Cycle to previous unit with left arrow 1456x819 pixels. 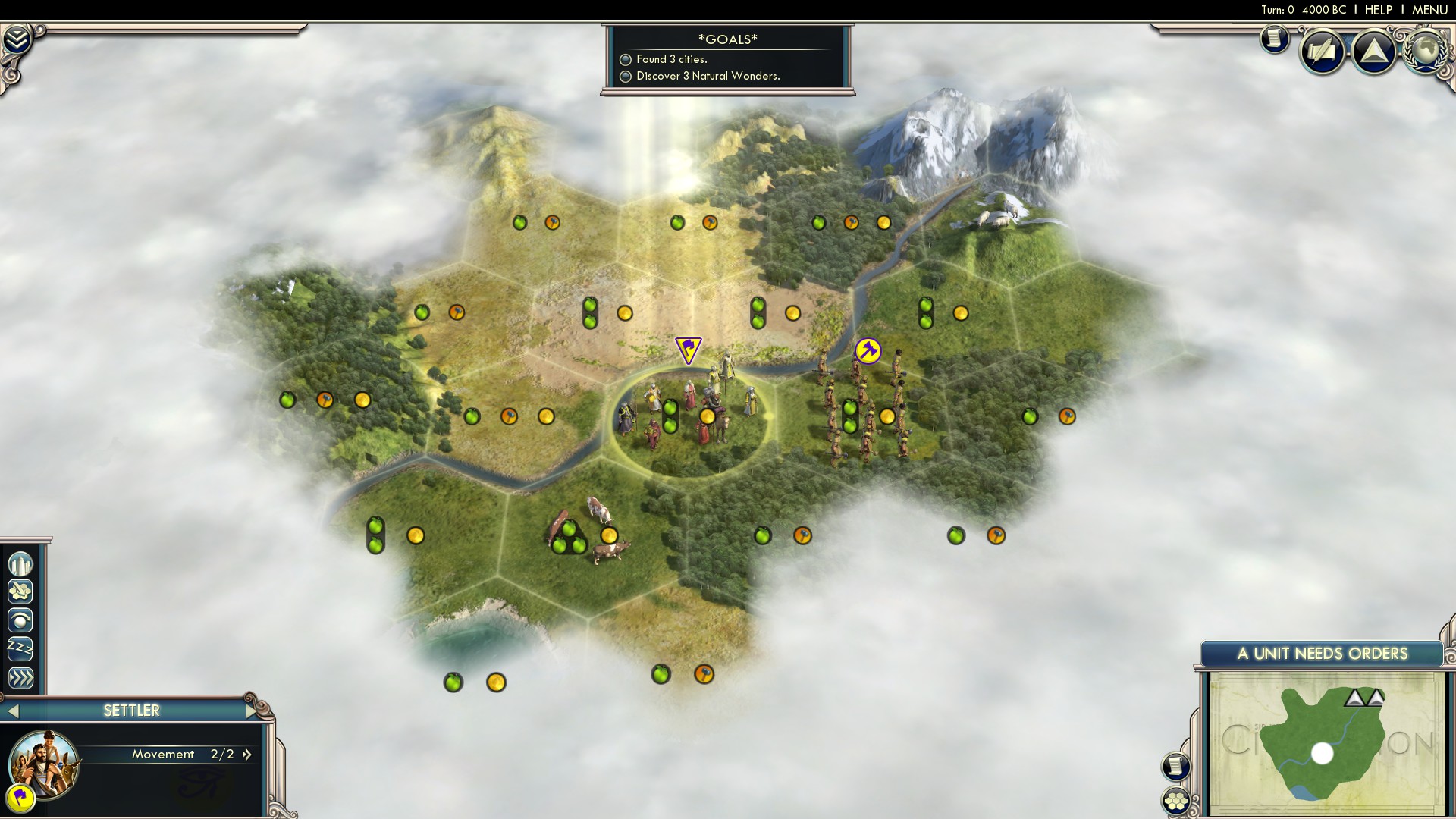pos(13,711)
